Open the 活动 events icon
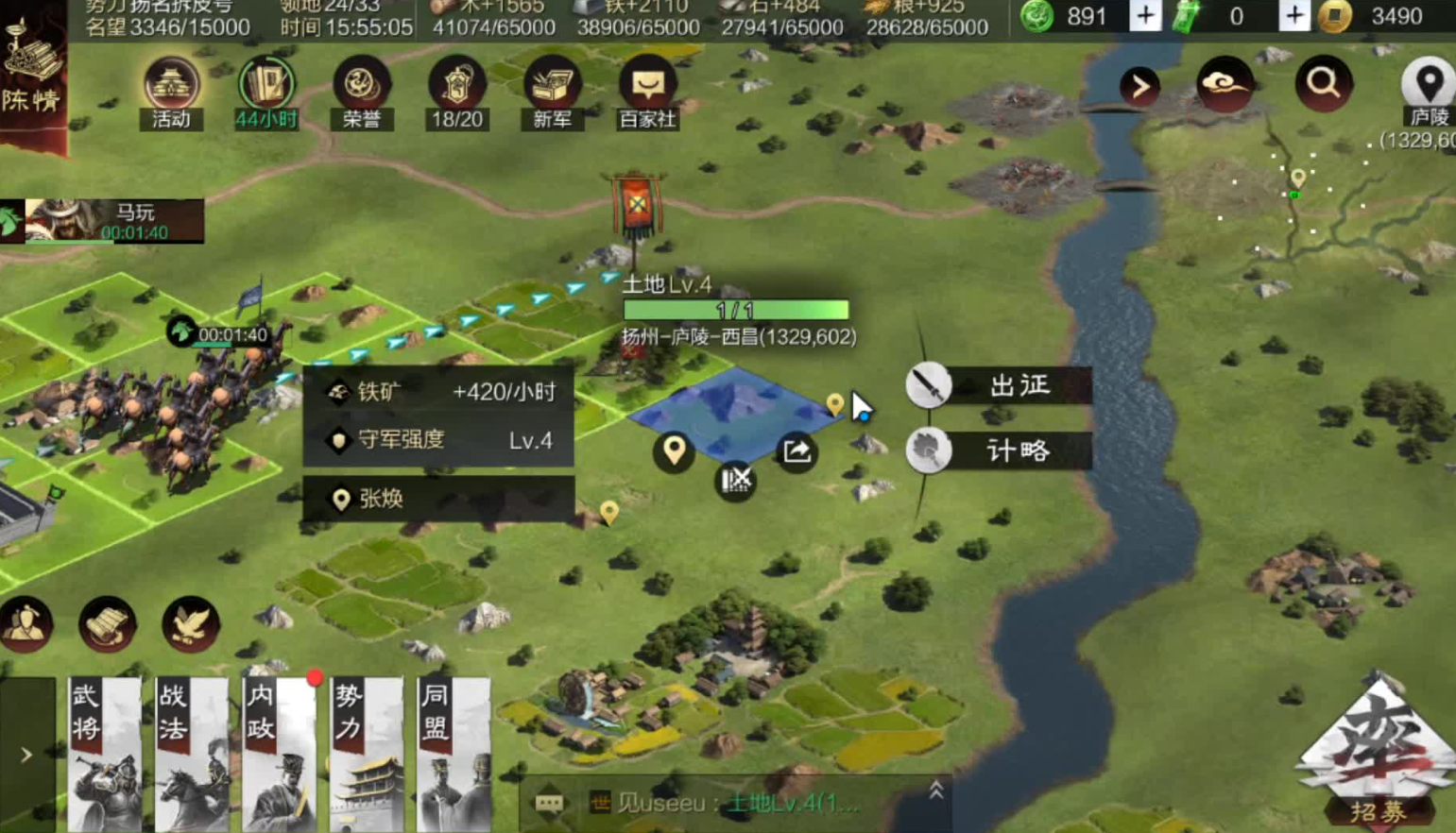 pyautogui.click(x=171, y=92)
